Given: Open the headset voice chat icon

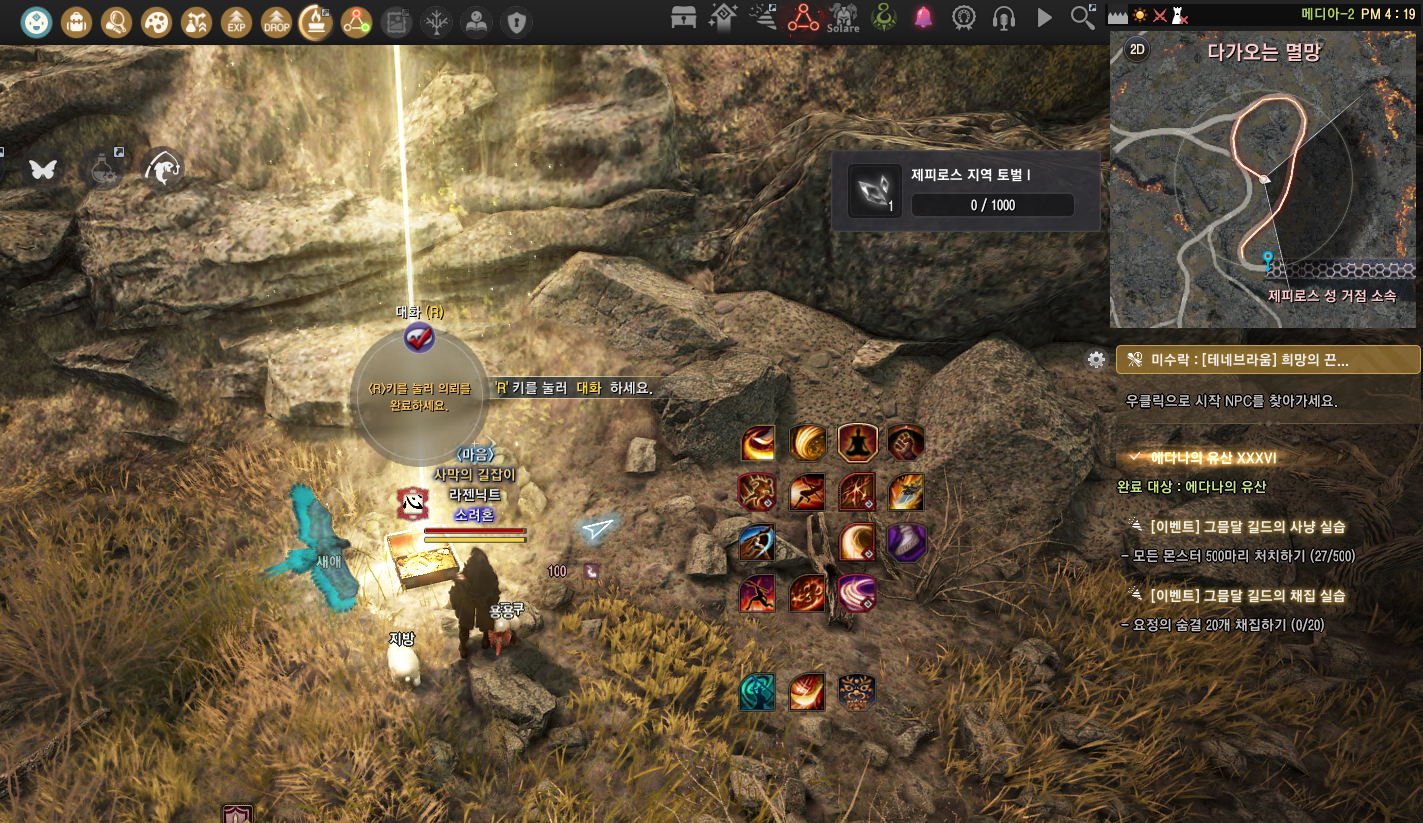Looking at the screenshot, I should click(1004, 17).
